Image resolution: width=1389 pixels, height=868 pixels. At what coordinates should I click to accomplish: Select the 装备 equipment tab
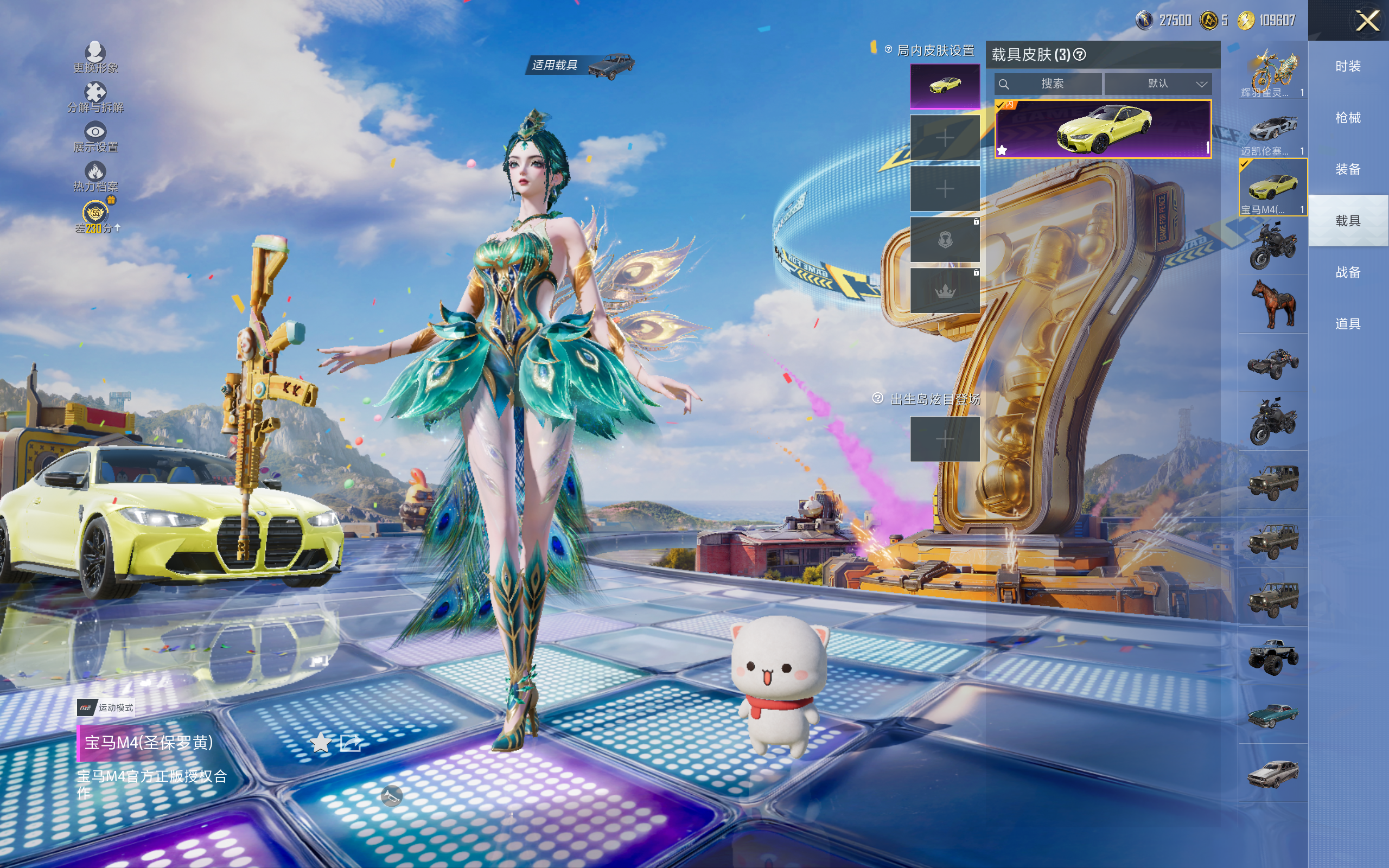tap(1348, 169)
